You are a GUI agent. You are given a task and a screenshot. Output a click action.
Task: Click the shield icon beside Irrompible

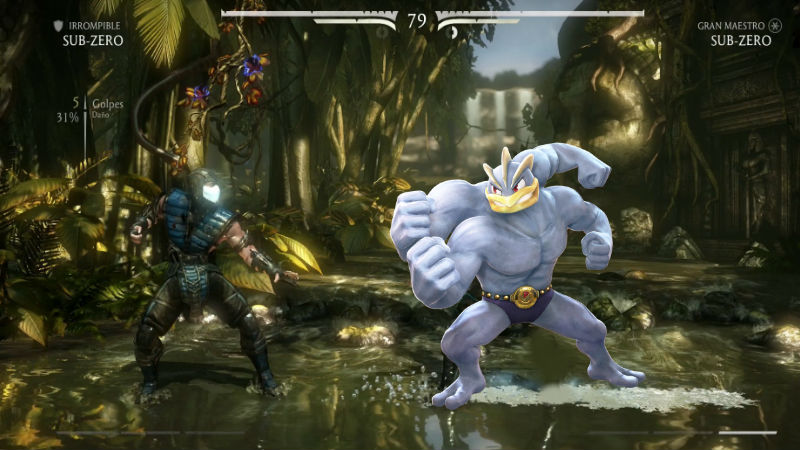point(58,26)
